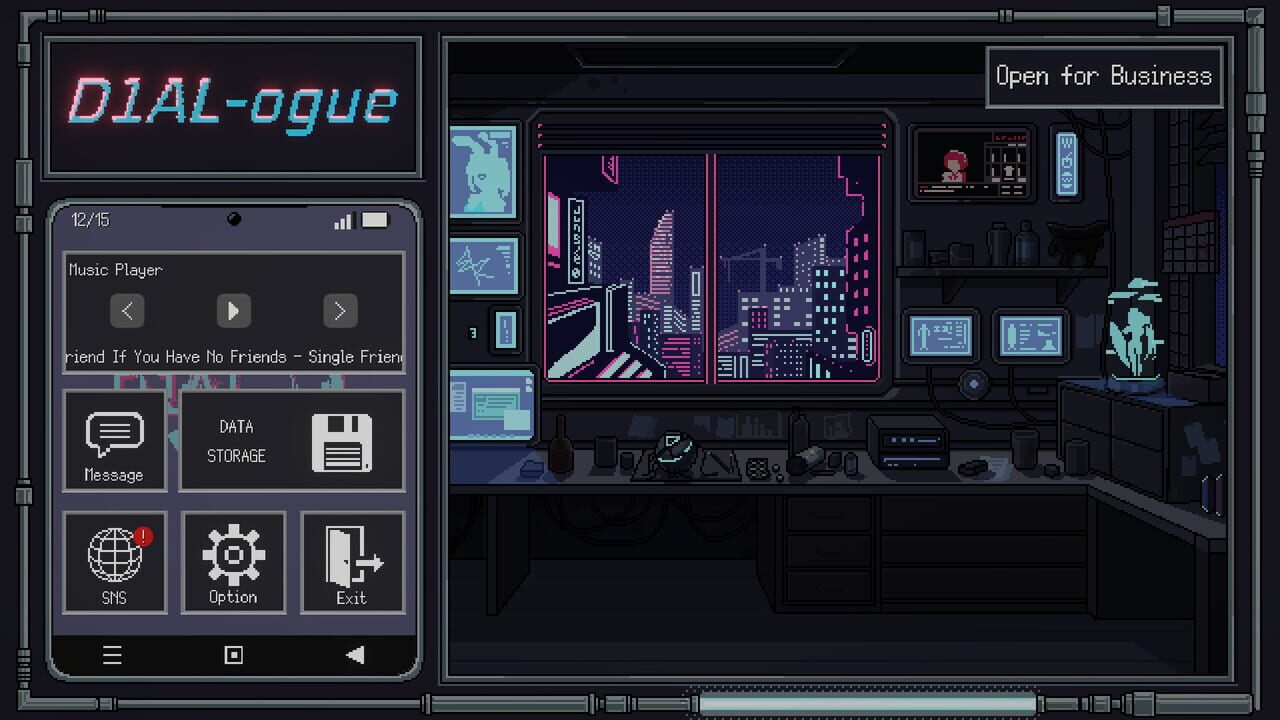
Task: Open the SNS globe app
Action: 114,562
